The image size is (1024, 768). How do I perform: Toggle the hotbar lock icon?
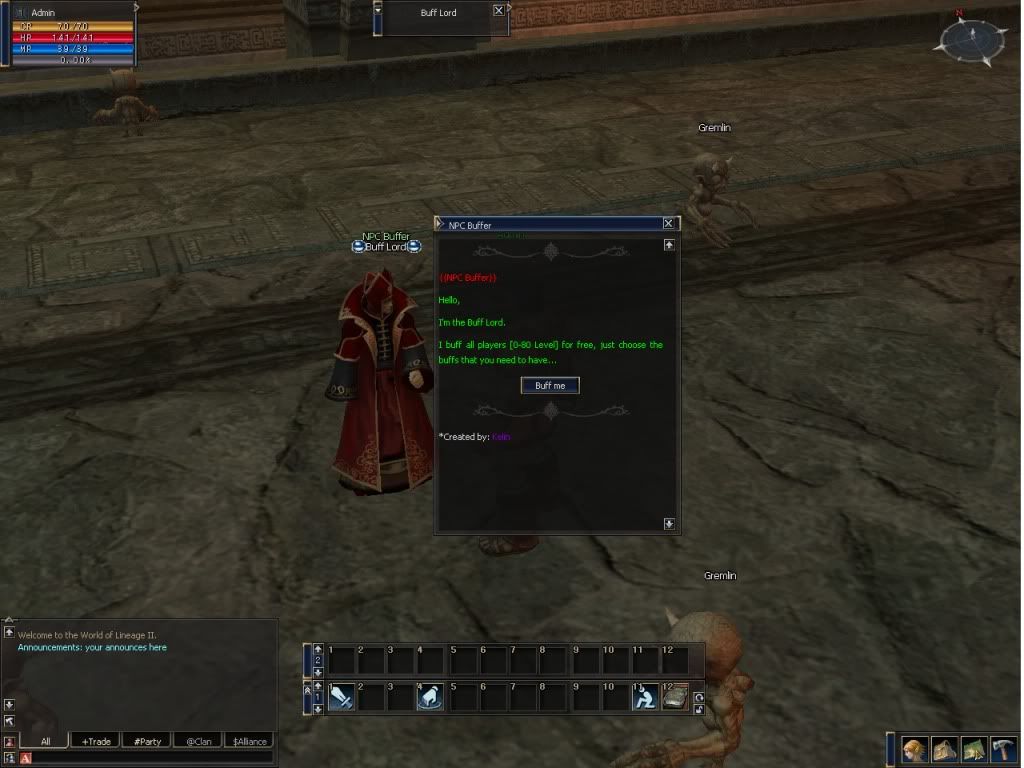[x=699, y=710]
